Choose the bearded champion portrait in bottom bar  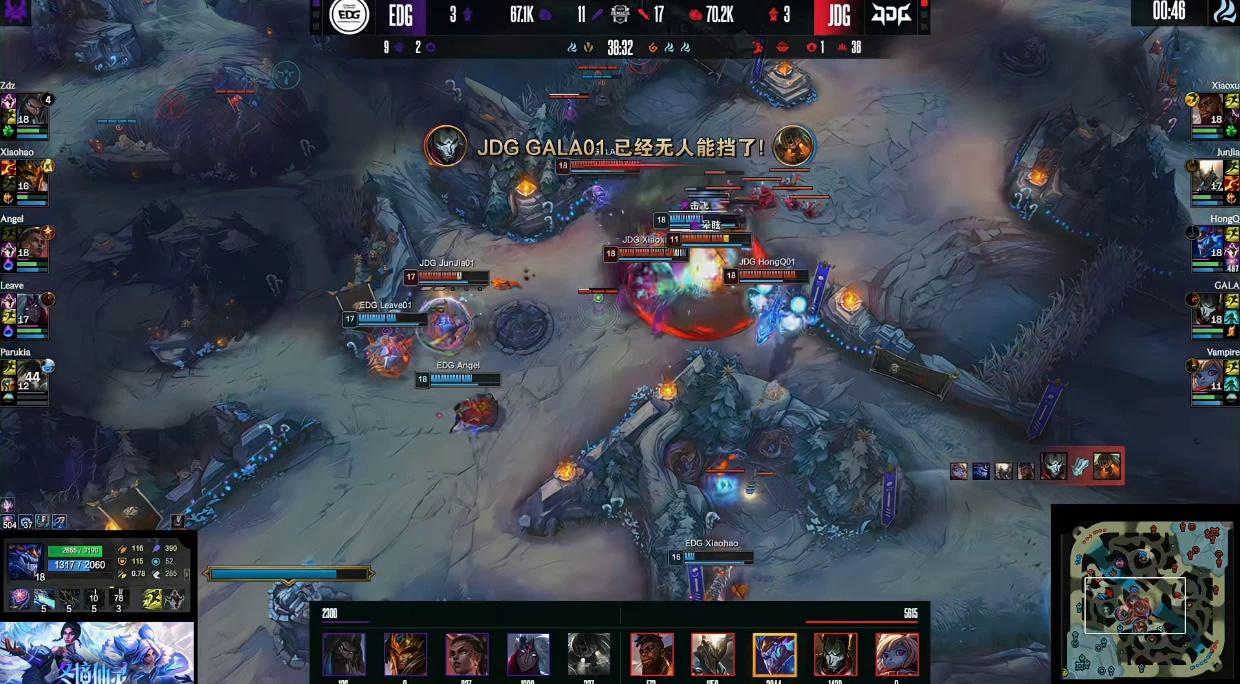[652, 655]
